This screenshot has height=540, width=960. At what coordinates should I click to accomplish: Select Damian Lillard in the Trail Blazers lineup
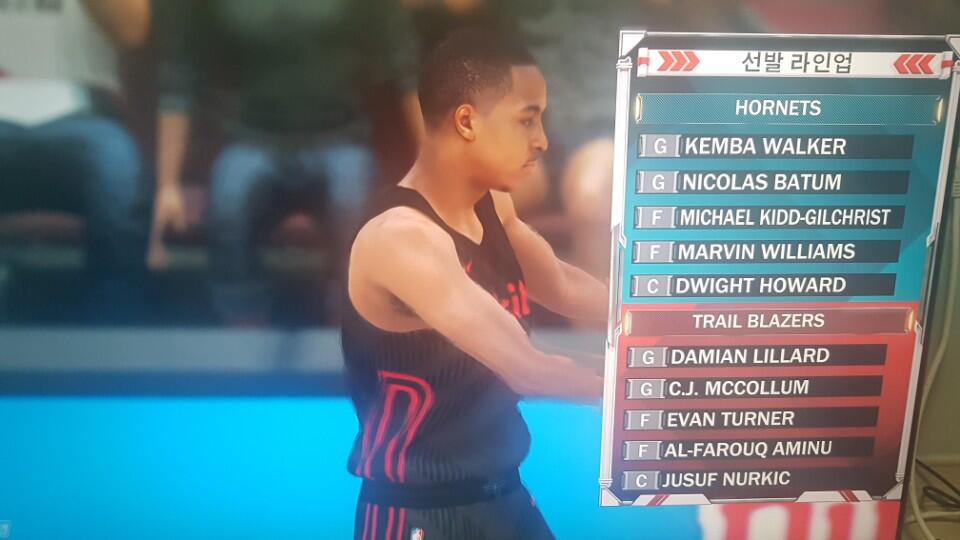[749, 355]
